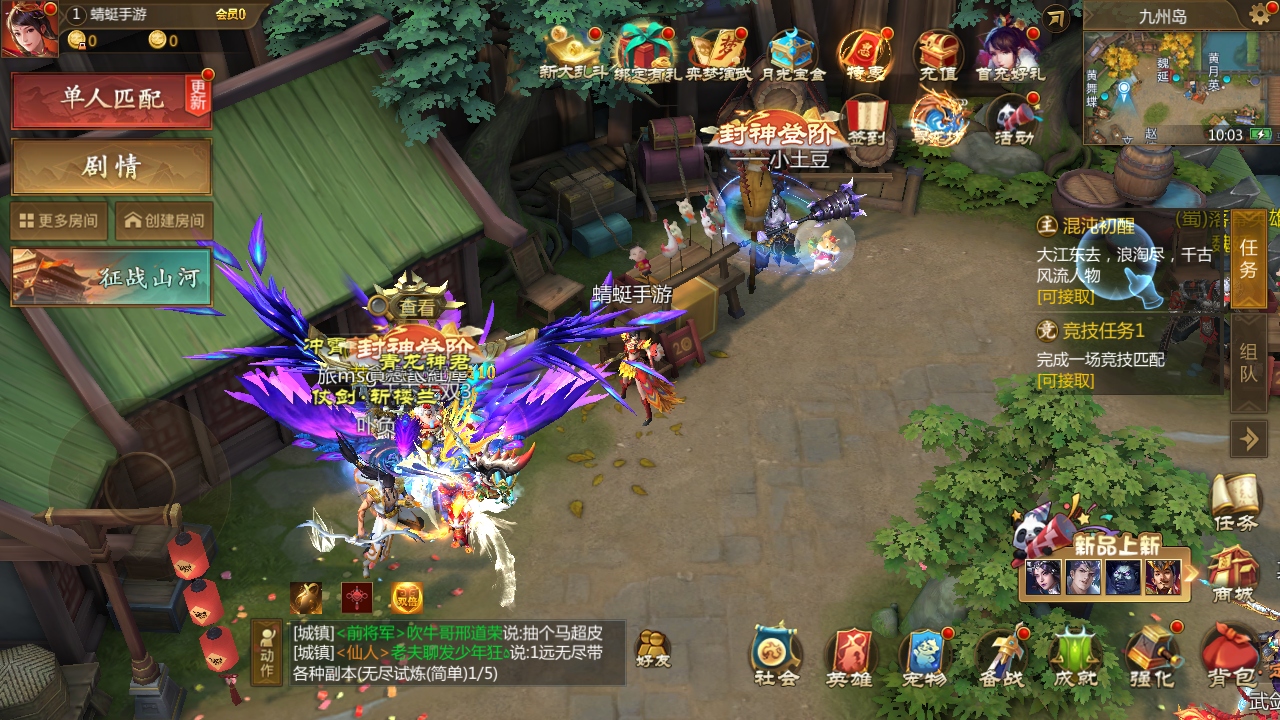Open the 好友 friends list
The width and height of the screenshot is (1280, 720).
(653, 650)
